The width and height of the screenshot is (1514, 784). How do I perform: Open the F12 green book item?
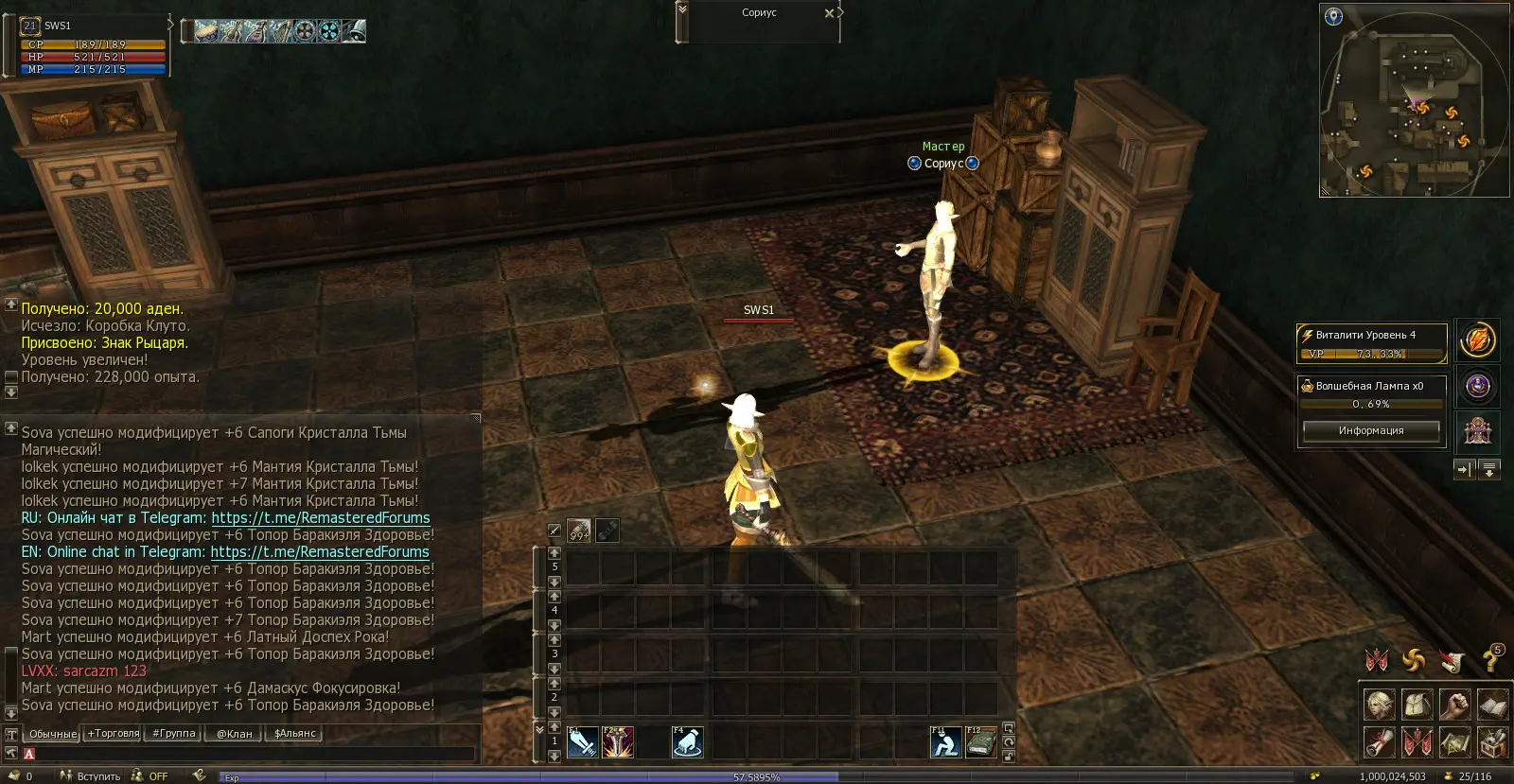click(x=980, y=743)
